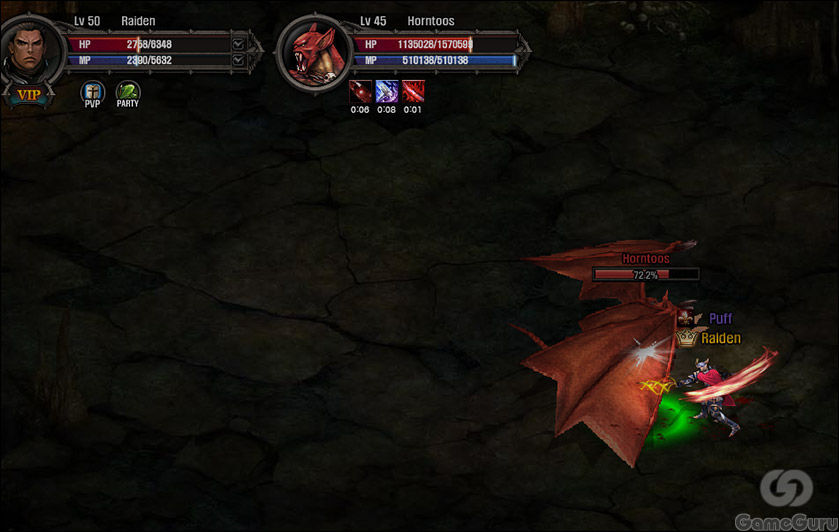Toggle the checkbox beside the MP bar

(238, 60)
